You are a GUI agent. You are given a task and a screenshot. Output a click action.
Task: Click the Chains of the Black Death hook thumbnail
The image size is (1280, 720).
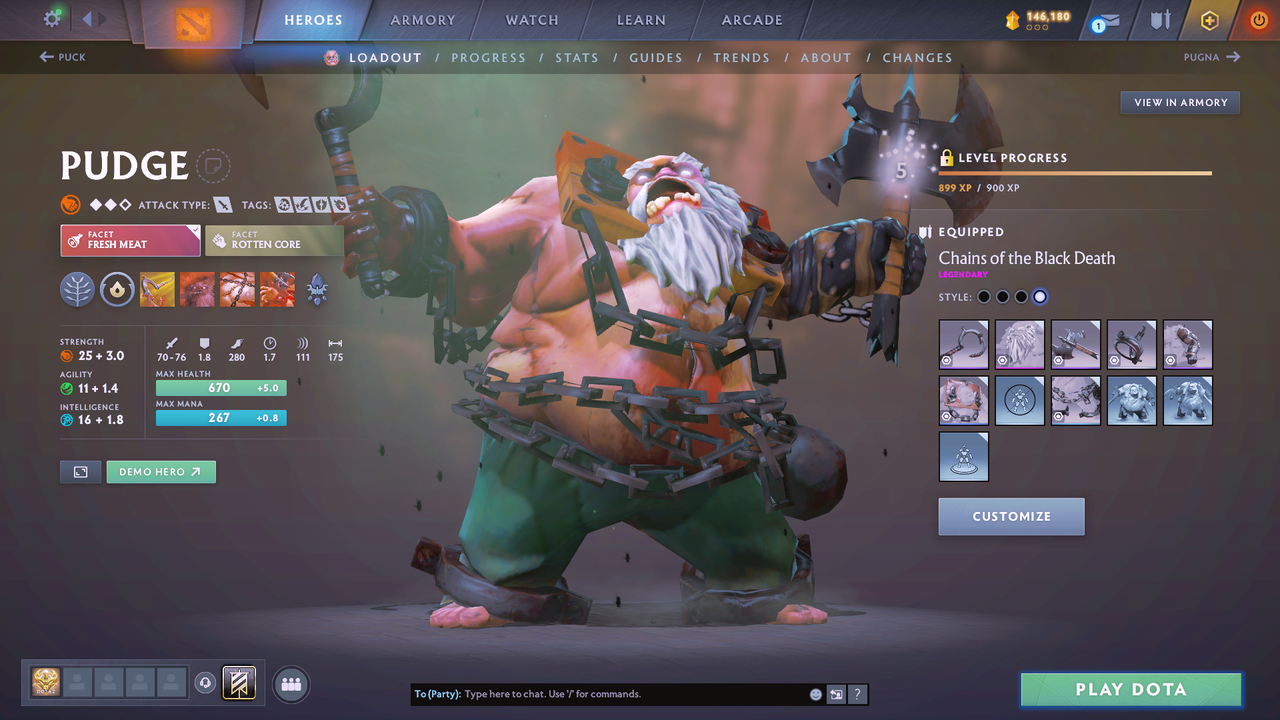963,344
